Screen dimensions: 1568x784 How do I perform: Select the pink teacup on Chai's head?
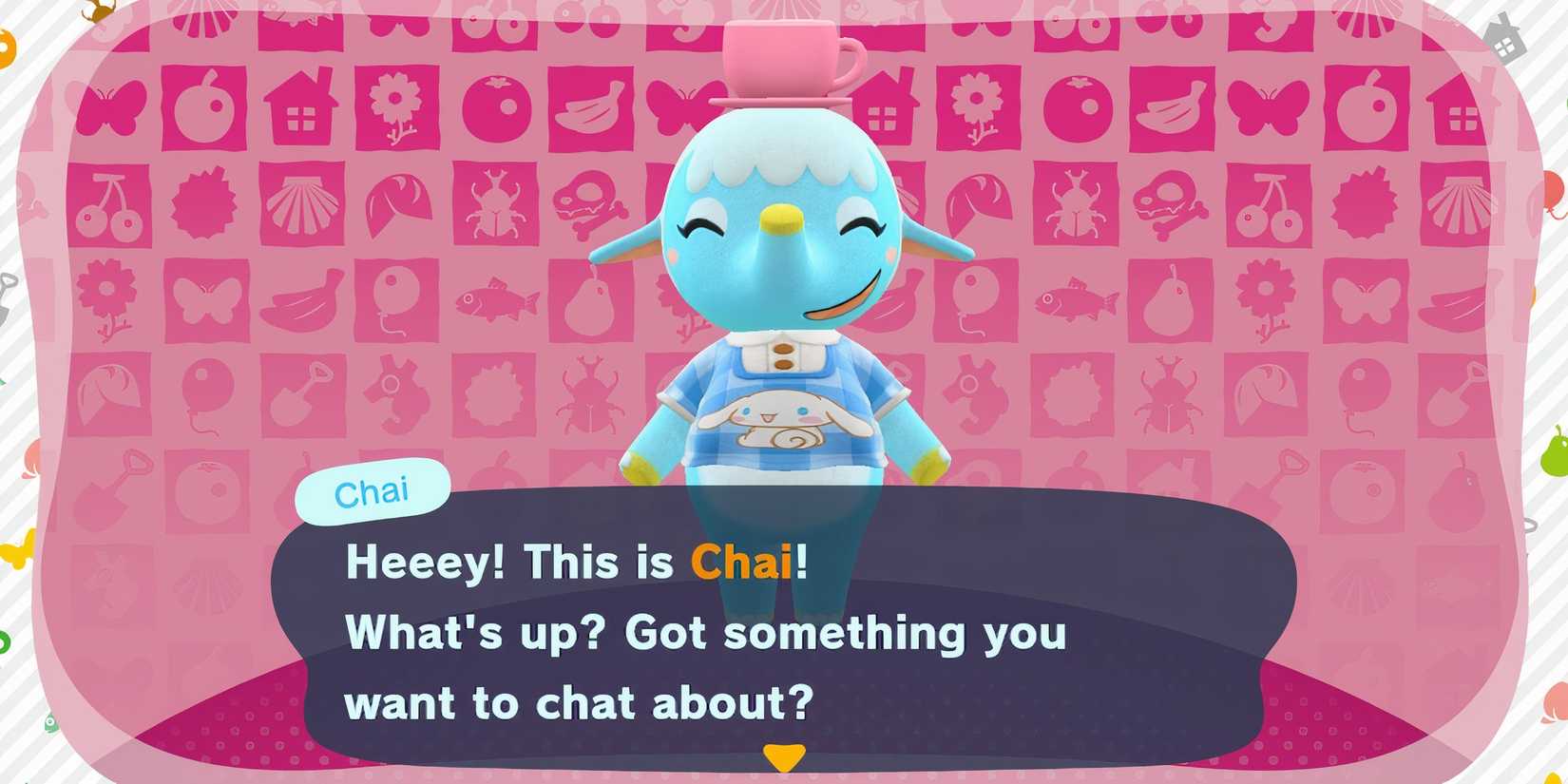click(x=779, y=57)
